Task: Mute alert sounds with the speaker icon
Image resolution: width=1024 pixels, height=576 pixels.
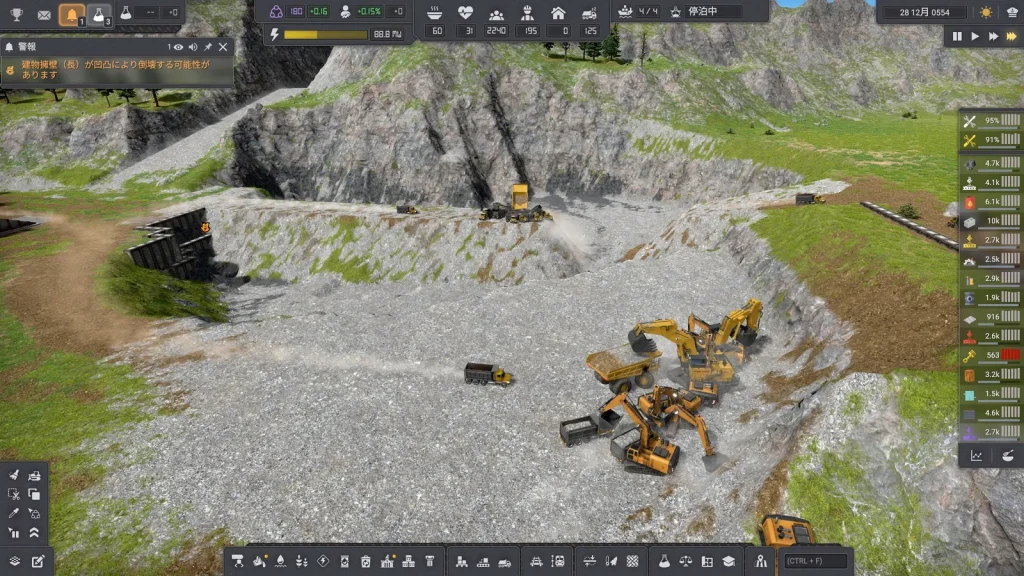Action: click(x=193, y=47)
